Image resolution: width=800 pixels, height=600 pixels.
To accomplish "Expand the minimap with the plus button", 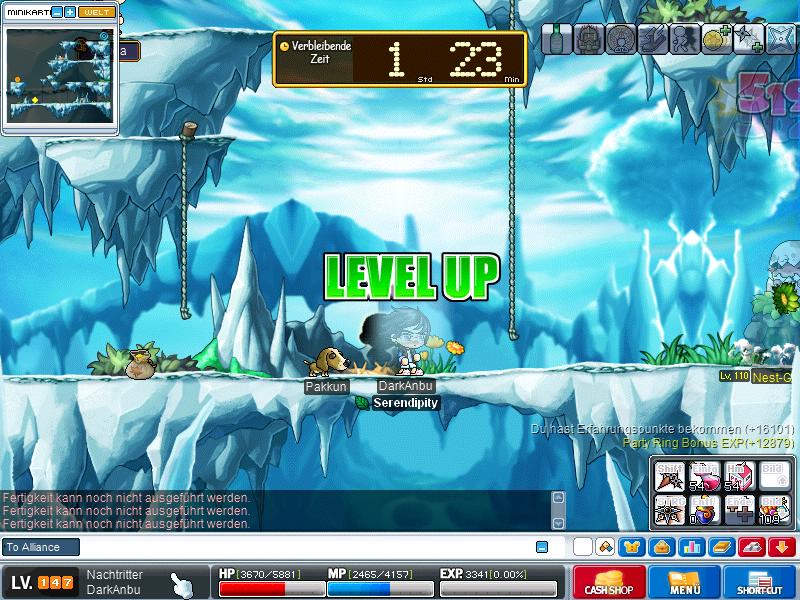I will (x=70, y=12).
